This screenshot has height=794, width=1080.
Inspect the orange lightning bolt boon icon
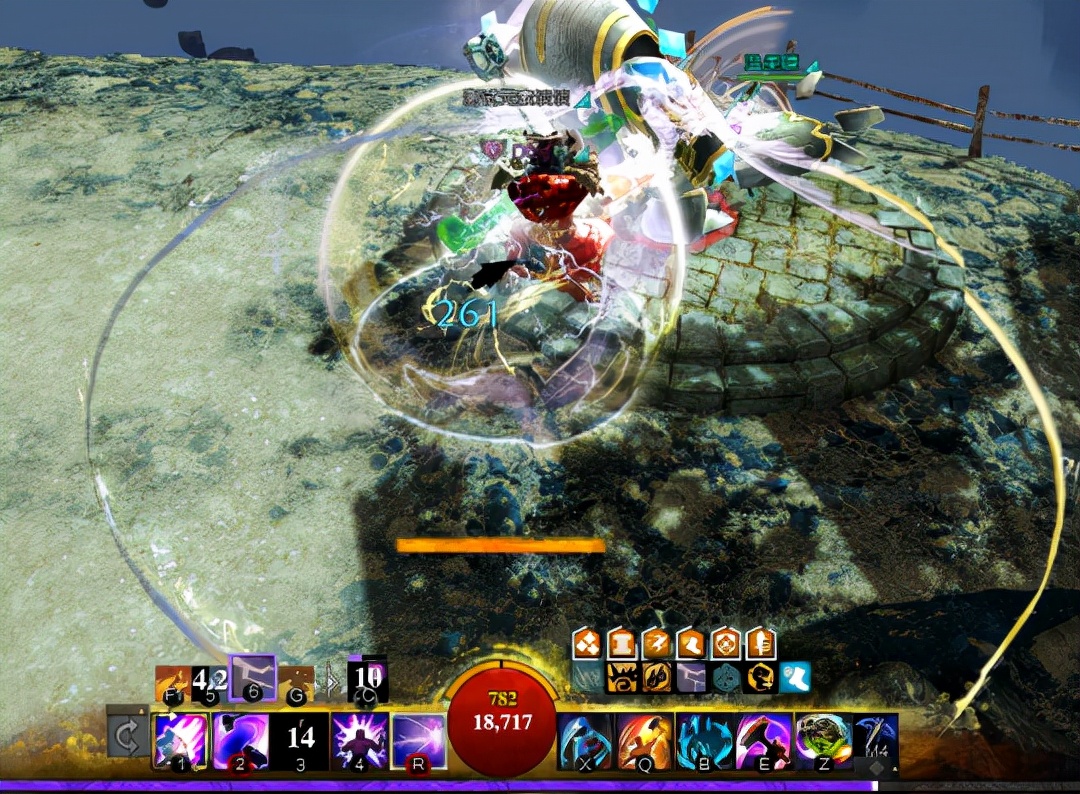[x=658, y=644]
